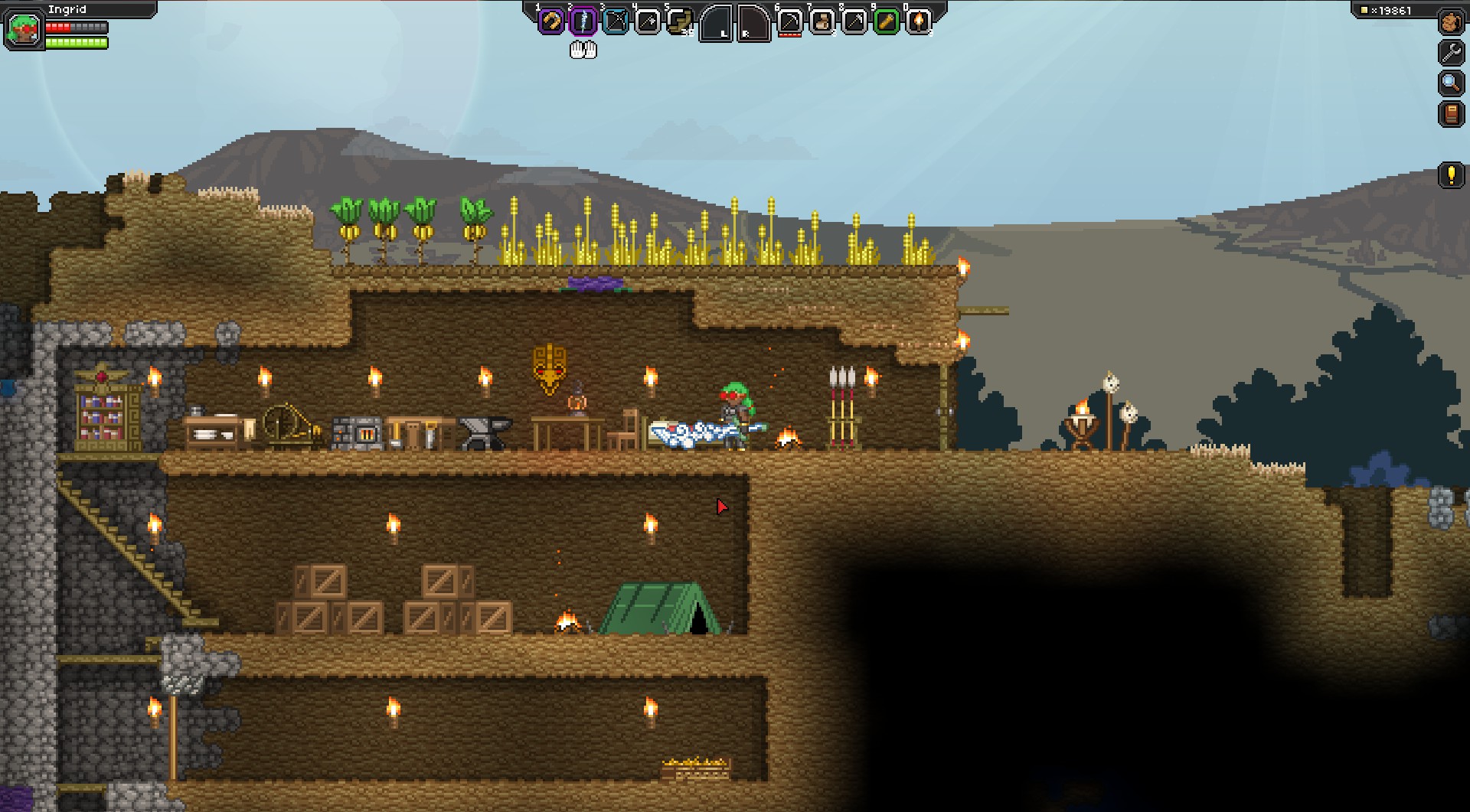Click the empty left-hand L slot

716,23
